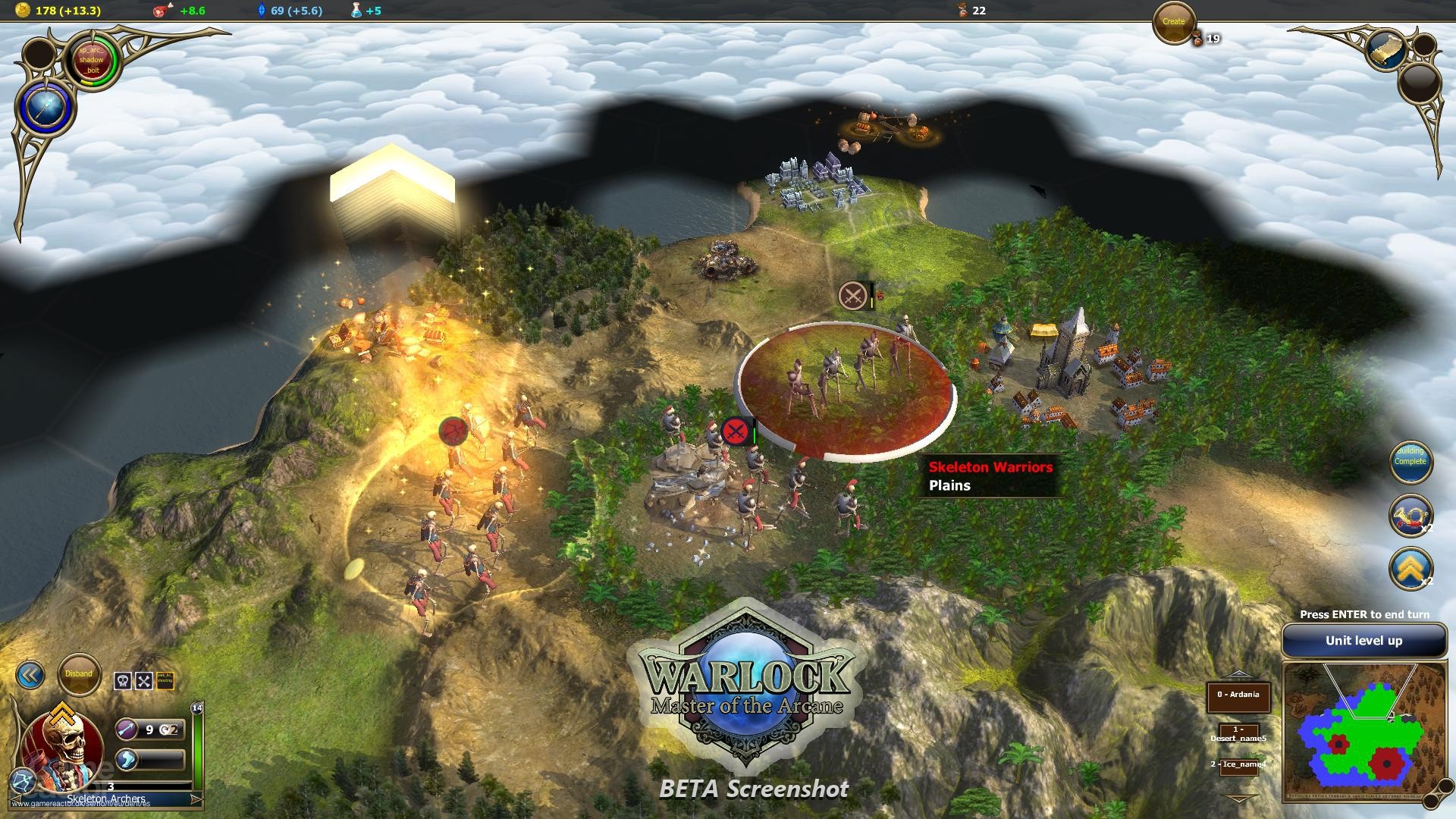
Task: Open the sp_arc_shadow_bolt spell orb
Action: pyautogui.click(x=92, y=60)
